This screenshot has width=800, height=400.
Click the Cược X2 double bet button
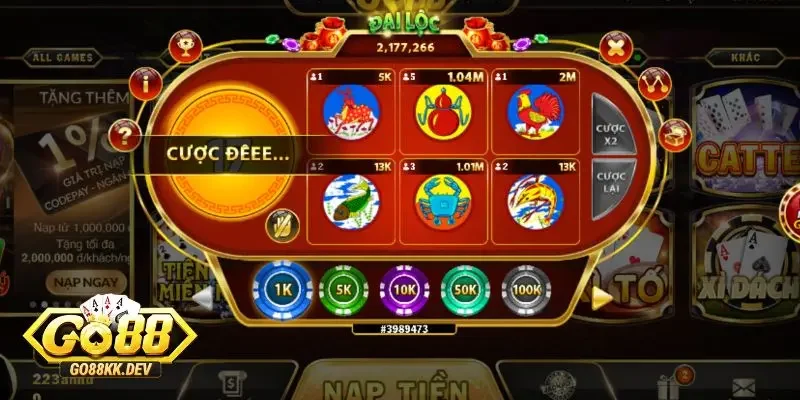(x=609, y=136)
